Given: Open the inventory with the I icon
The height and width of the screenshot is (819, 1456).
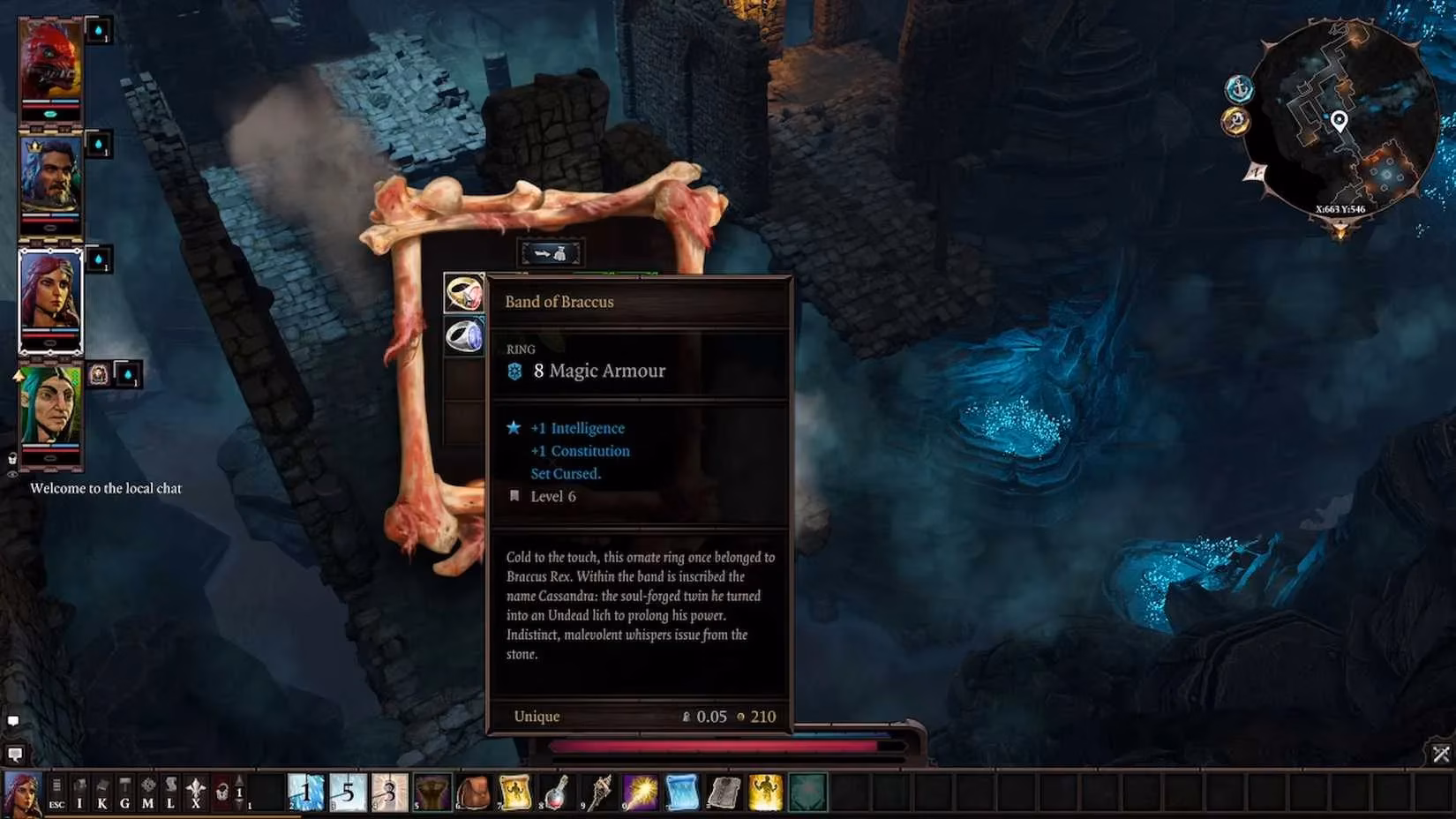Looking at the screenshot, I should tap(79, 793).
